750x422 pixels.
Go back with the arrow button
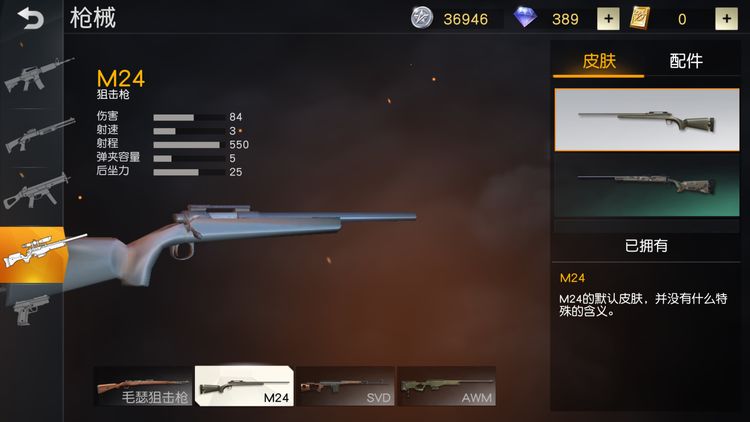point(30,18)
